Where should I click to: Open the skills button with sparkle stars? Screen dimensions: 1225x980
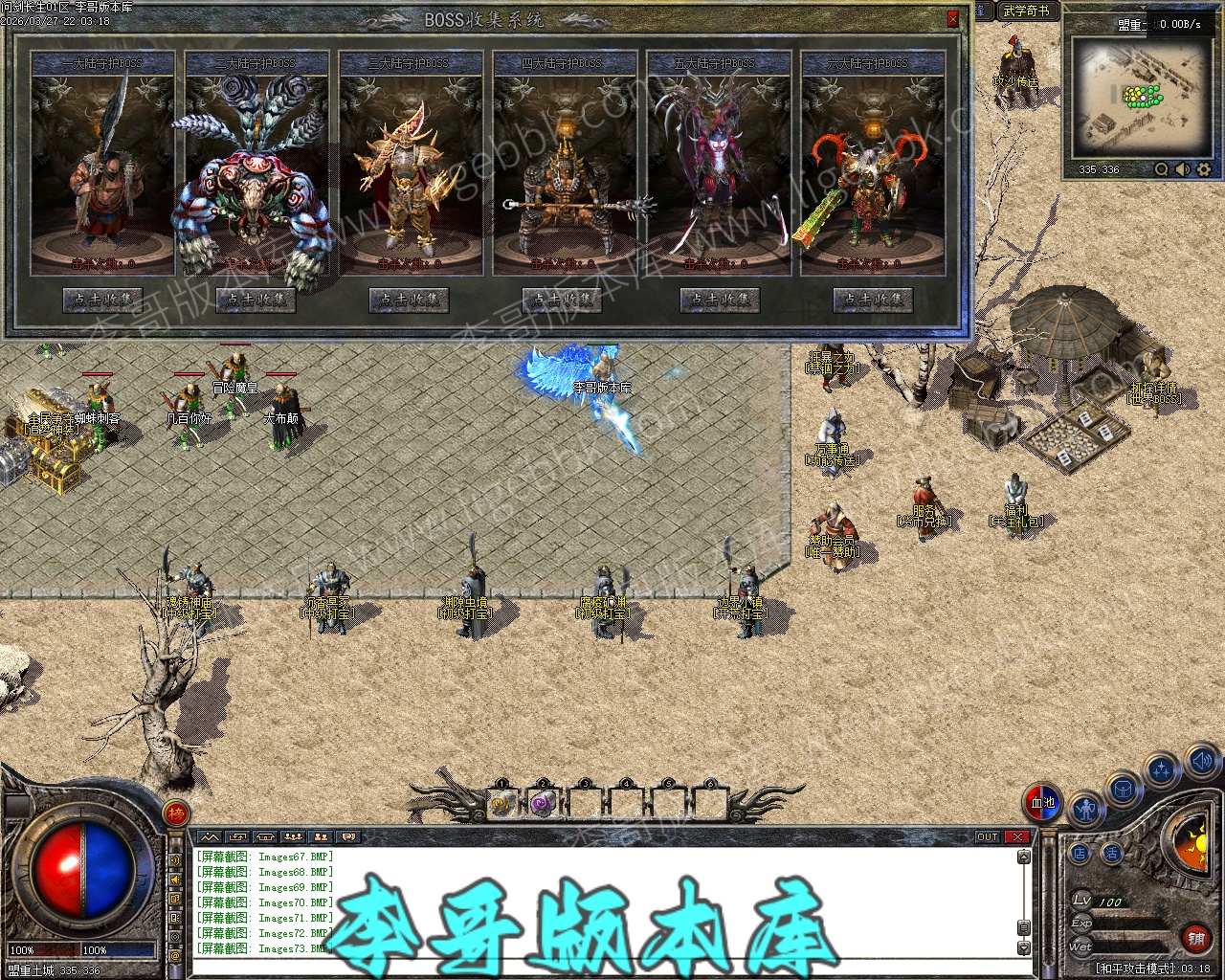[x=1162, y=770]
